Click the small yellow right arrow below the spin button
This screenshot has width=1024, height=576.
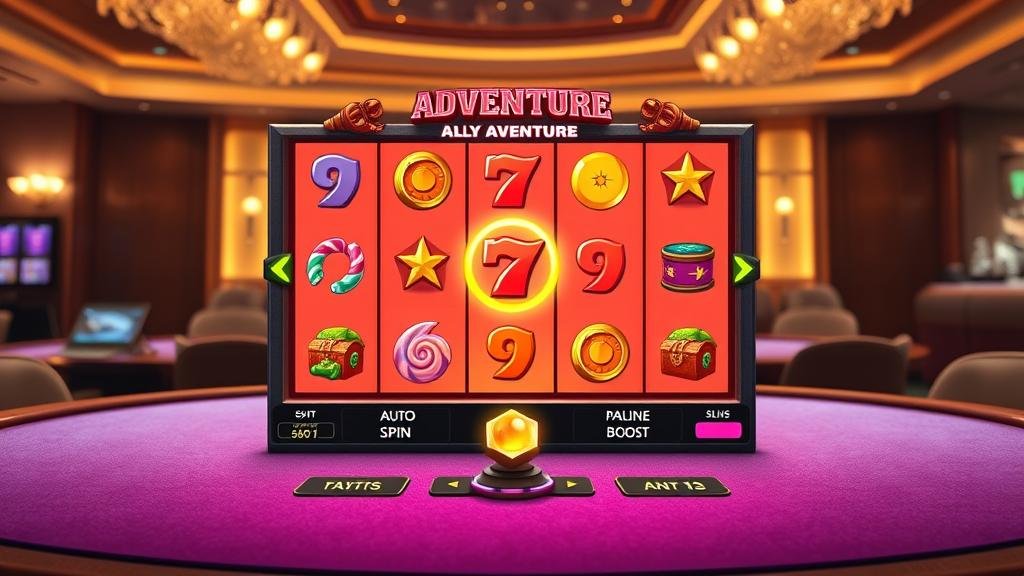tap(573, 486)
